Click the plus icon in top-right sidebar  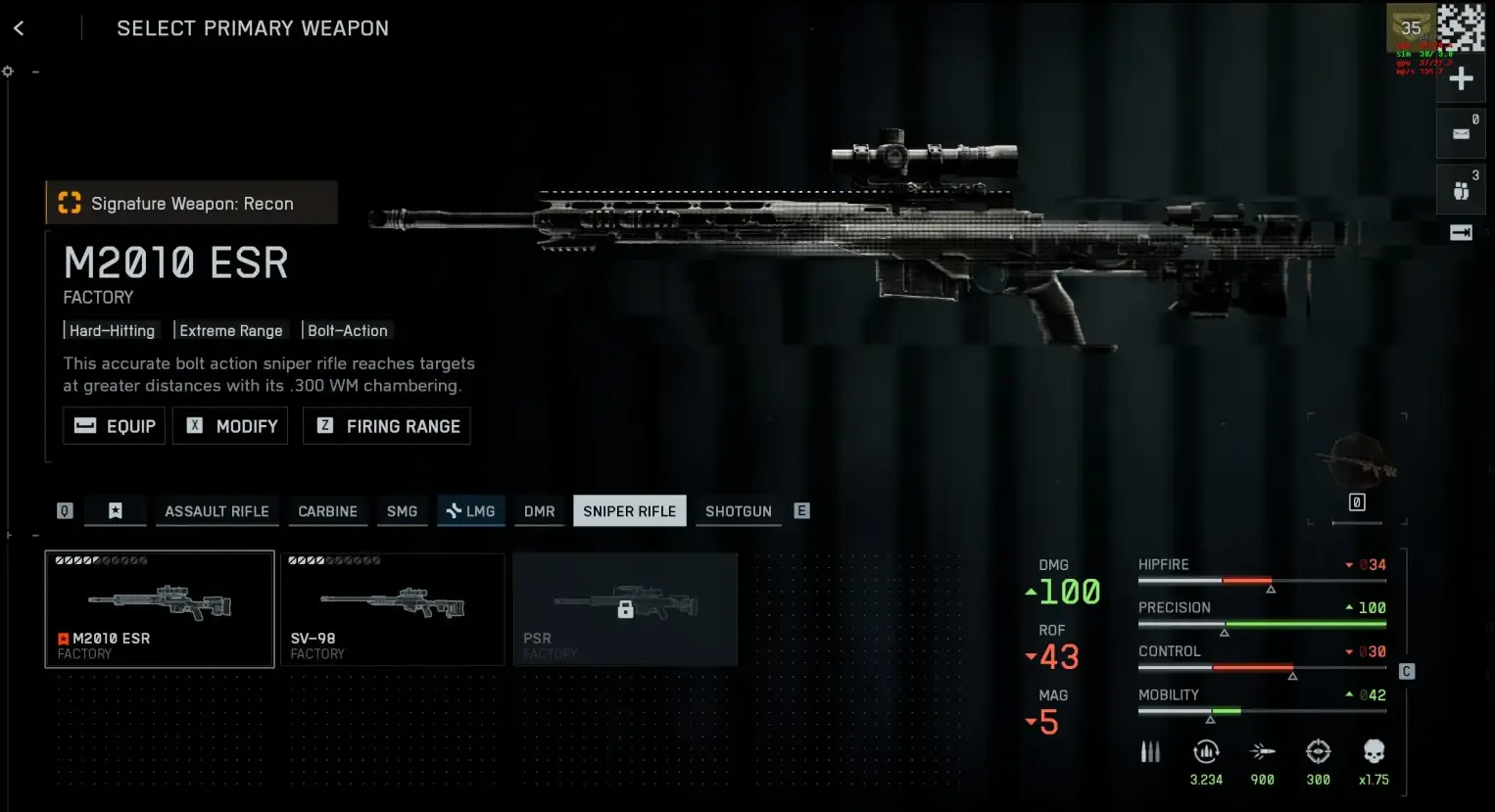pyautogui.click(x=1461, y=79)
